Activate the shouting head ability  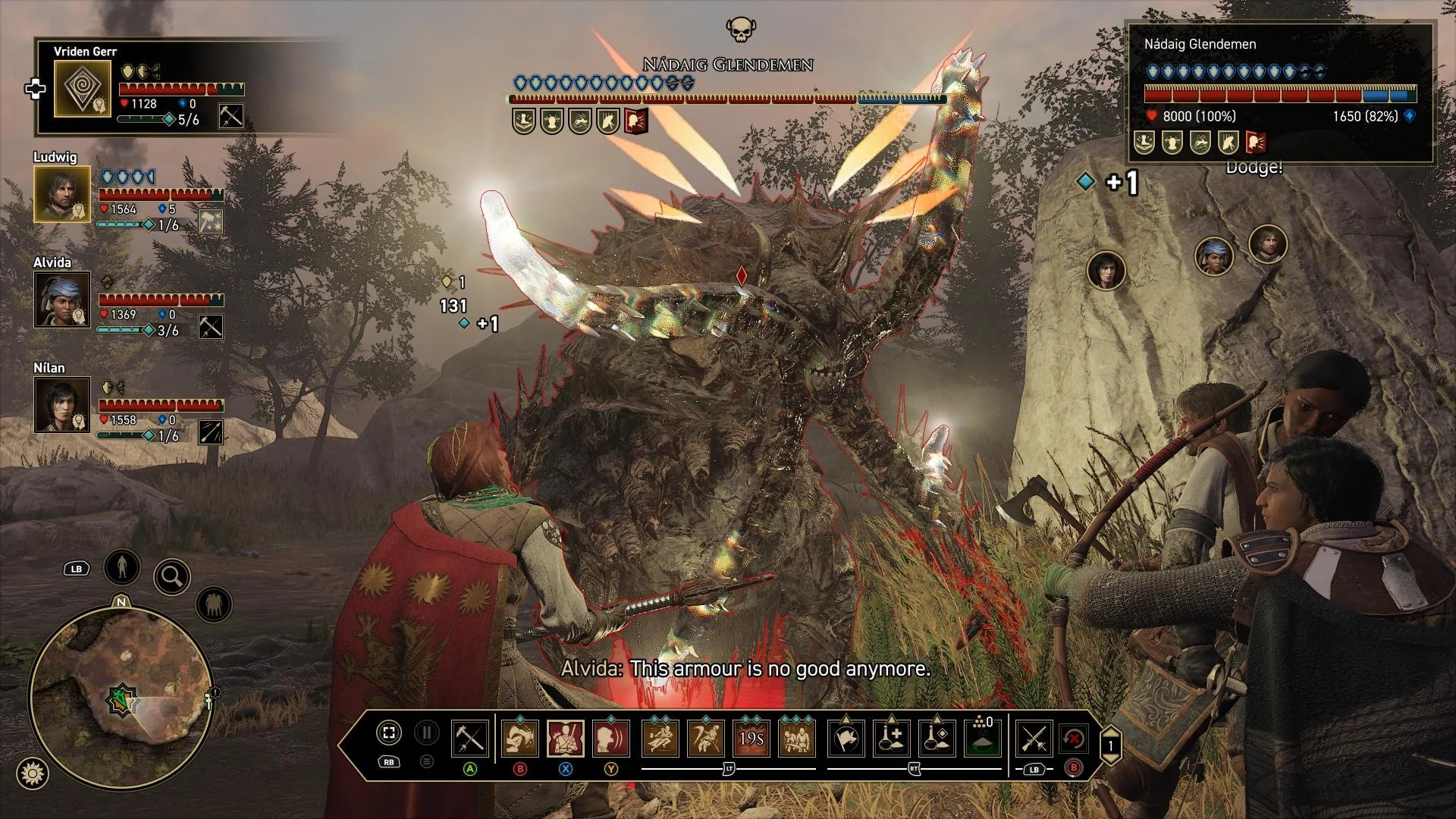click(x=611, y=738)
